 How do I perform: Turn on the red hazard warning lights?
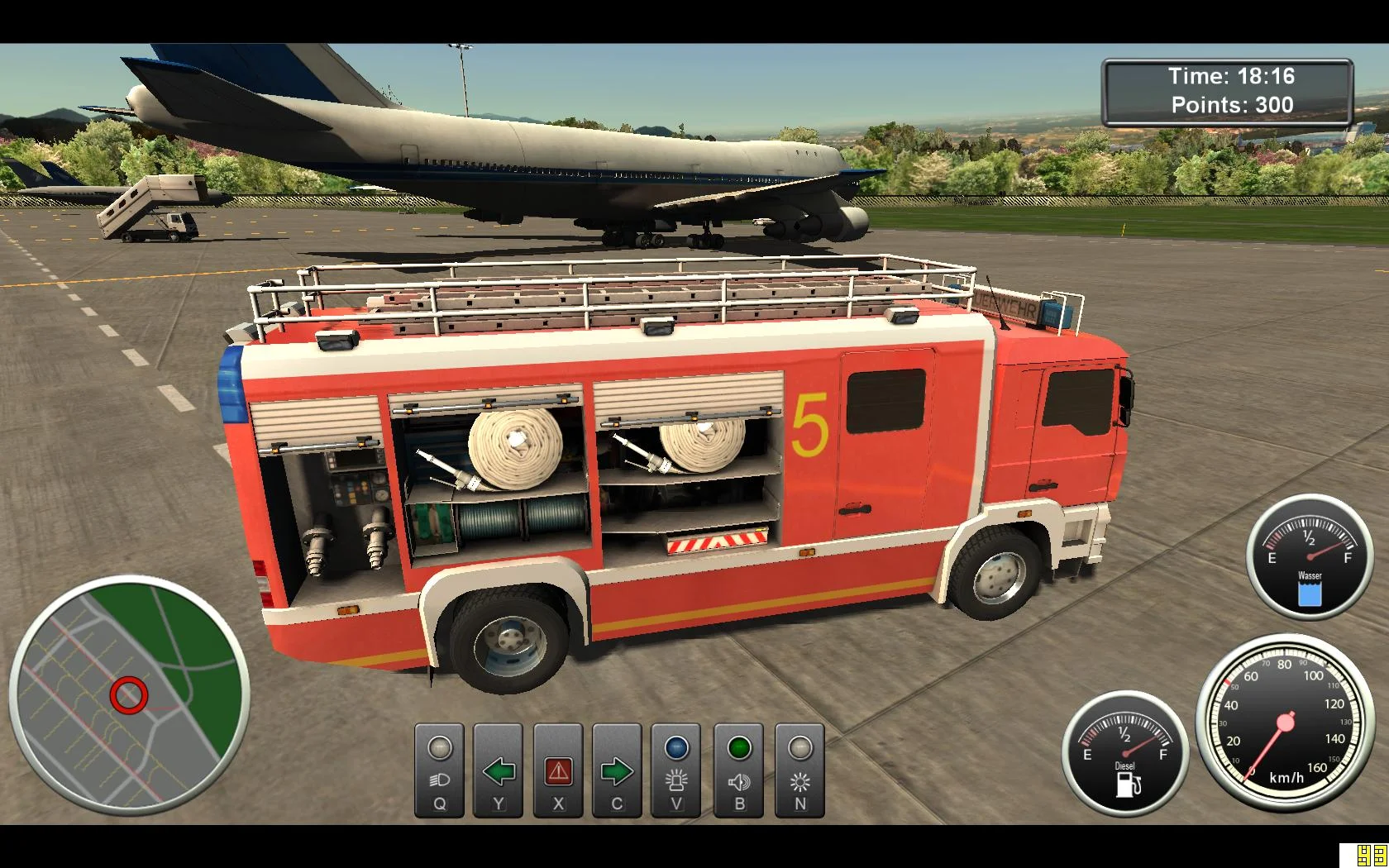558,770
